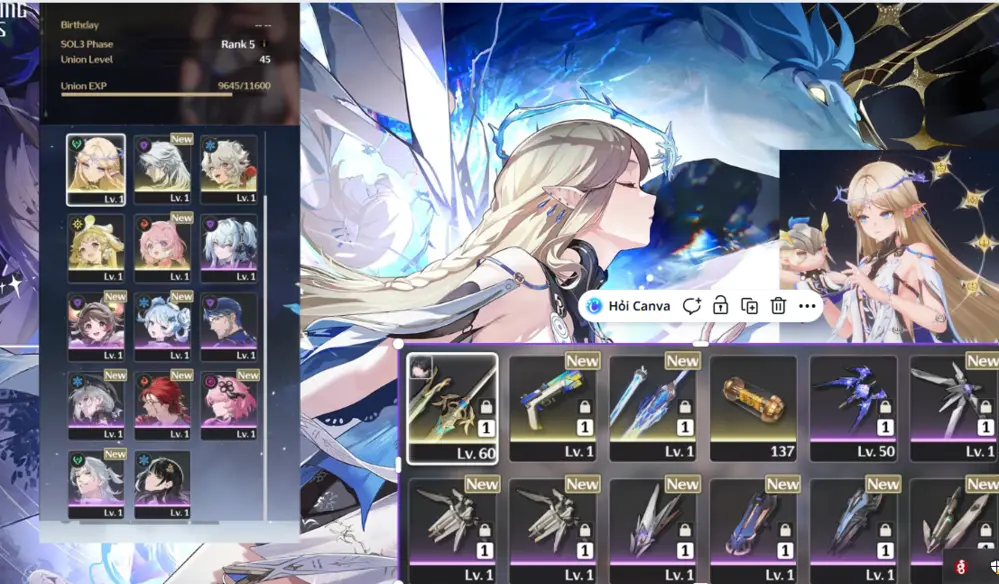The width and height of the screenshot is (999, 584).
Task: Select the blue crystal sword slot
Action: point(653,405)
